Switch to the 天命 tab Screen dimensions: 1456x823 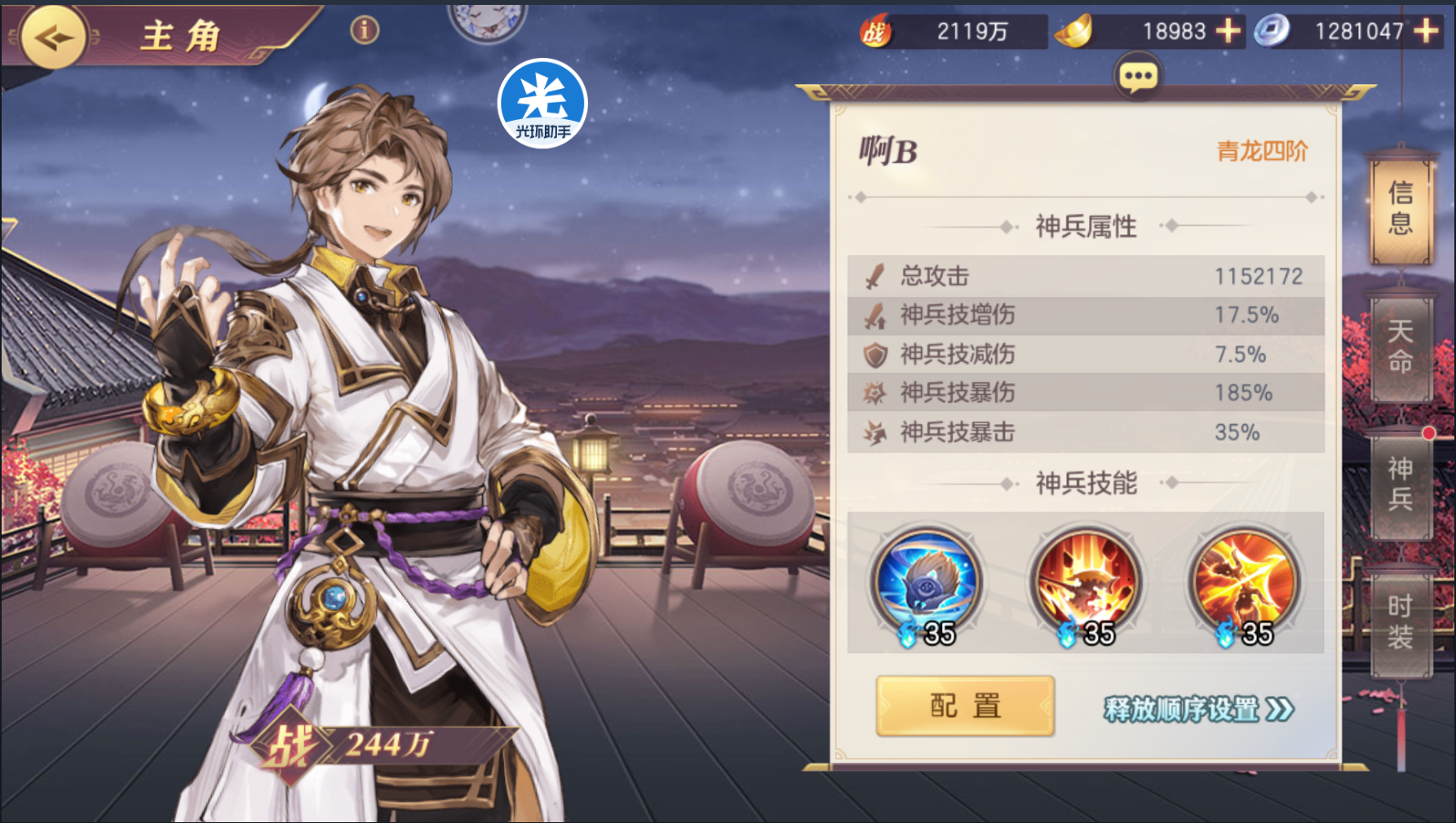pos(1401,346)
